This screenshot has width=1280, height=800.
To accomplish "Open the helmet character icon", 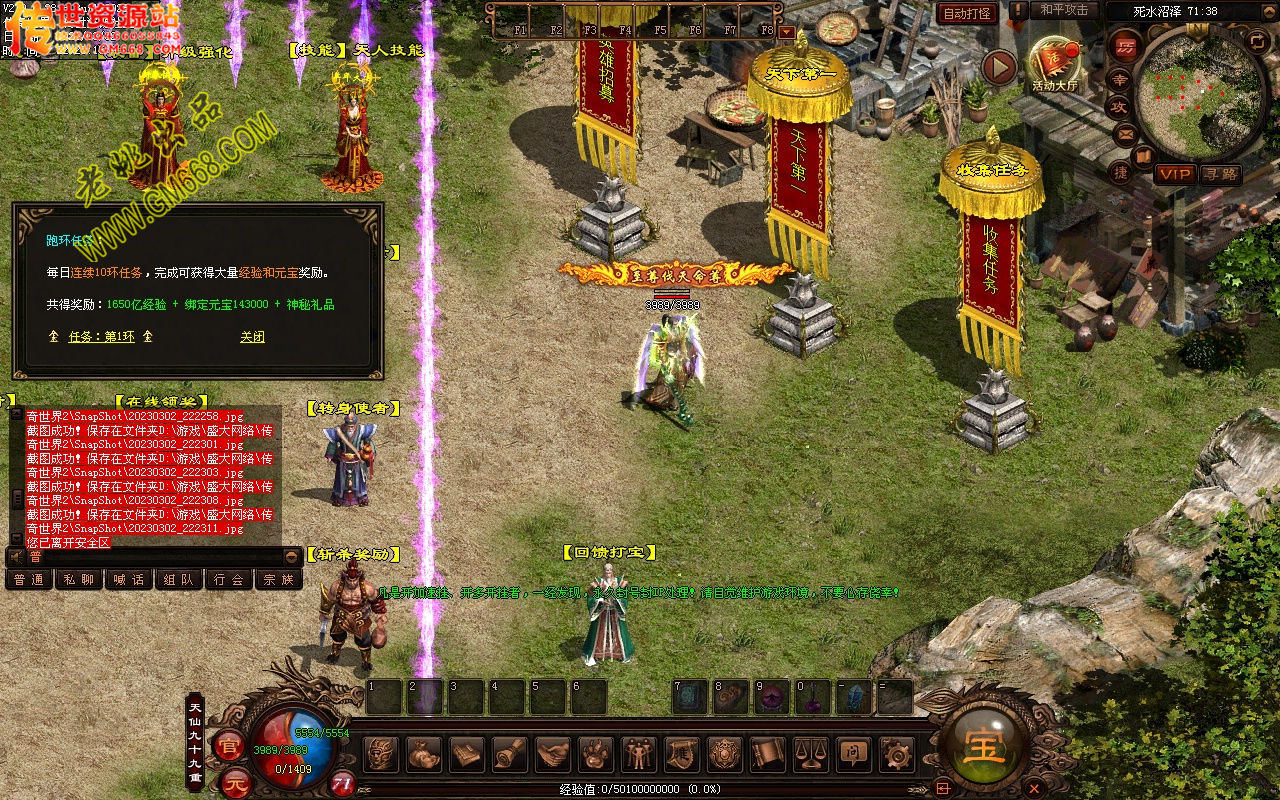I will pos(380,753).
